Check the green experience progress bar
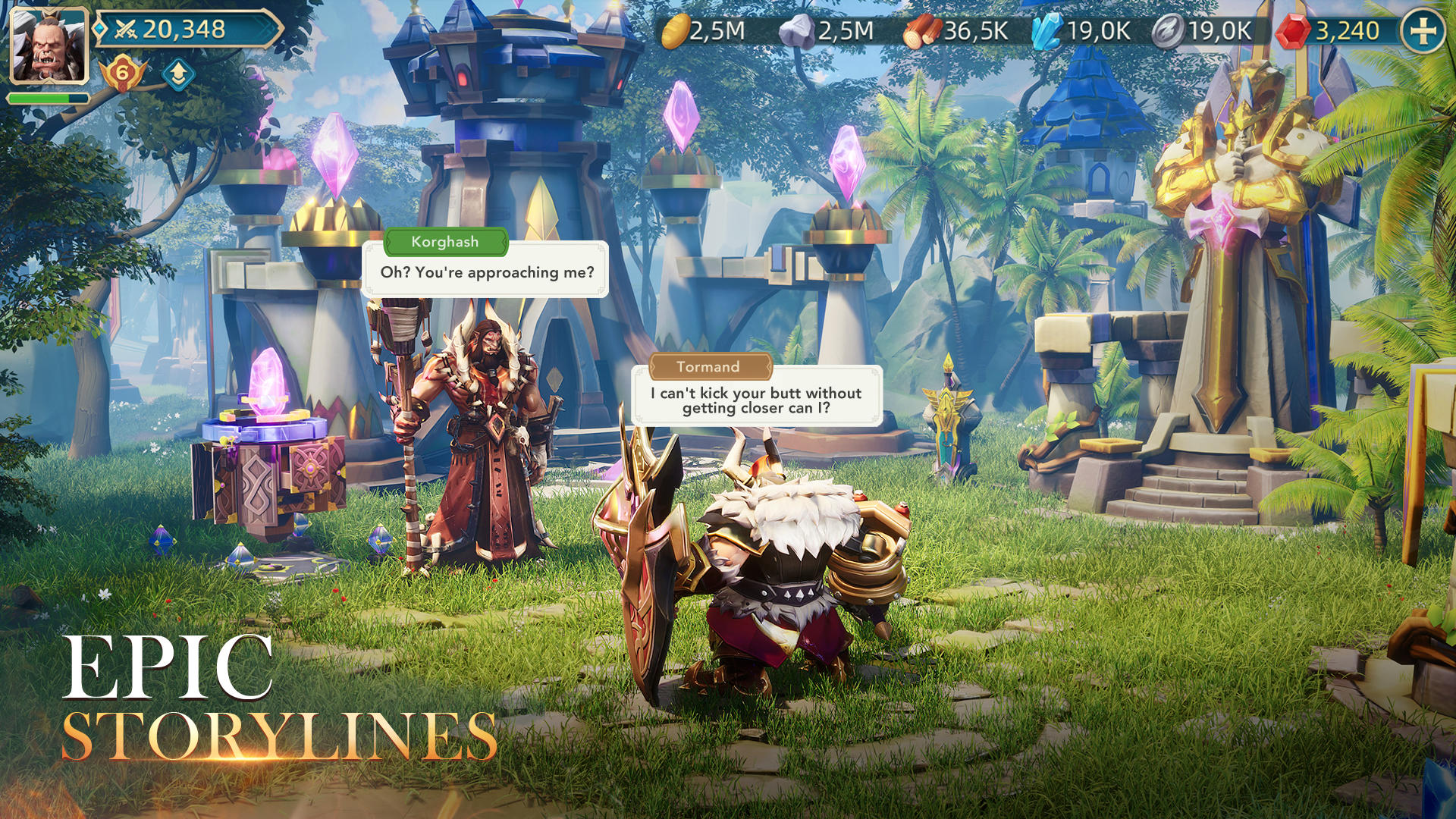The height and width of the screenshot is (819, 1456). click(x=45, y=99)
